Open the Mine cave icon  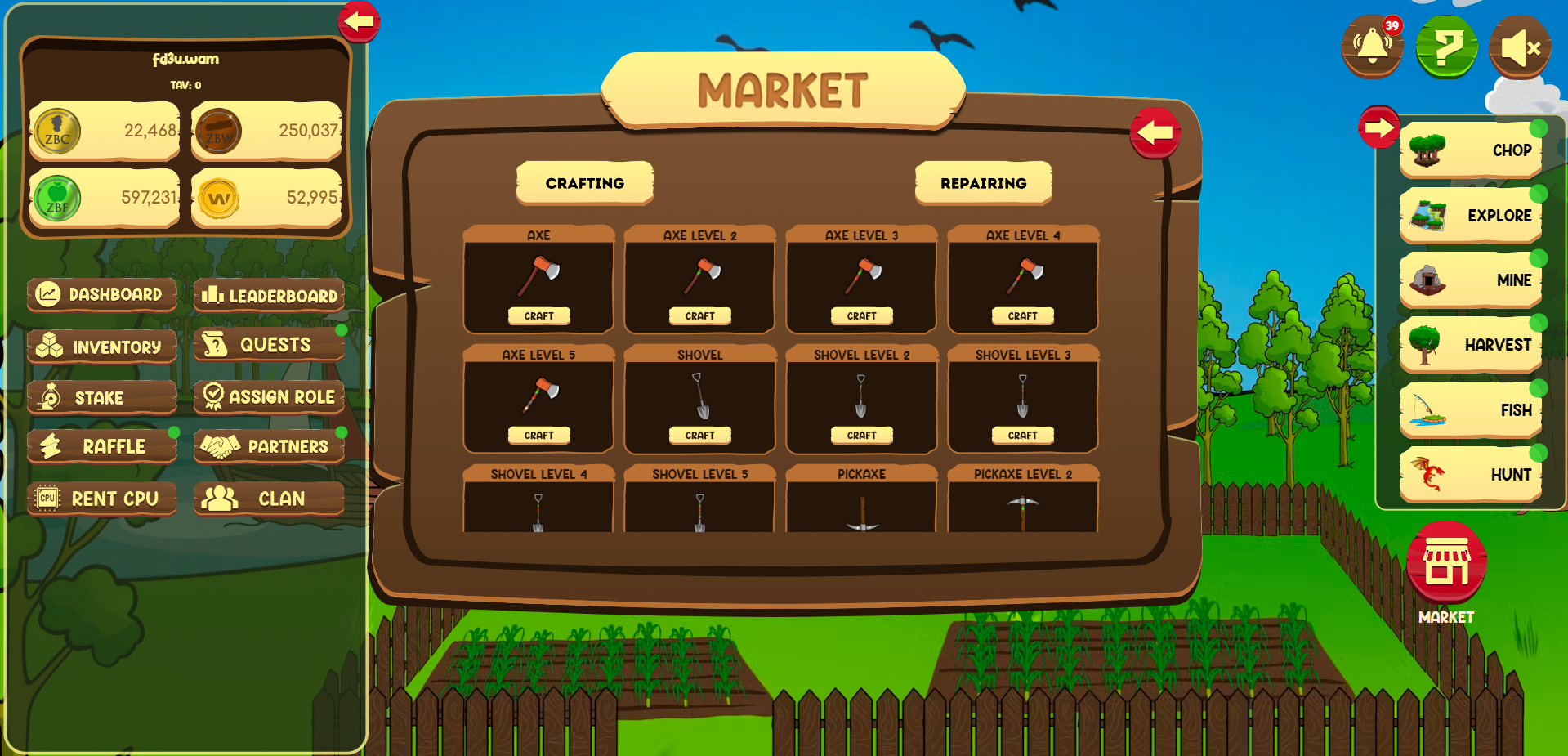click(1426, 280)
